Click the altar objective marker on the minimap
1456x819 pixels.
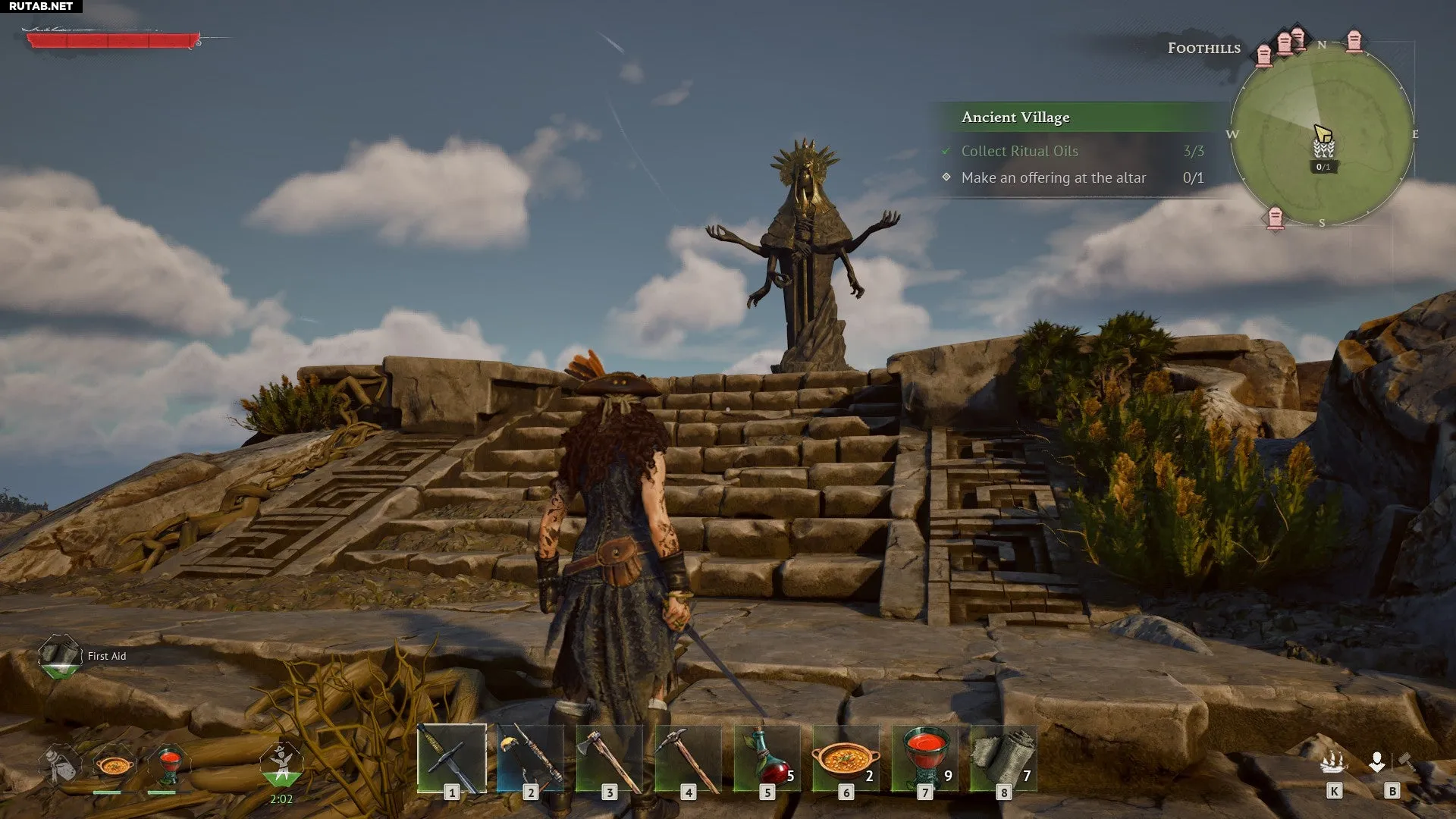point(1323,147)
